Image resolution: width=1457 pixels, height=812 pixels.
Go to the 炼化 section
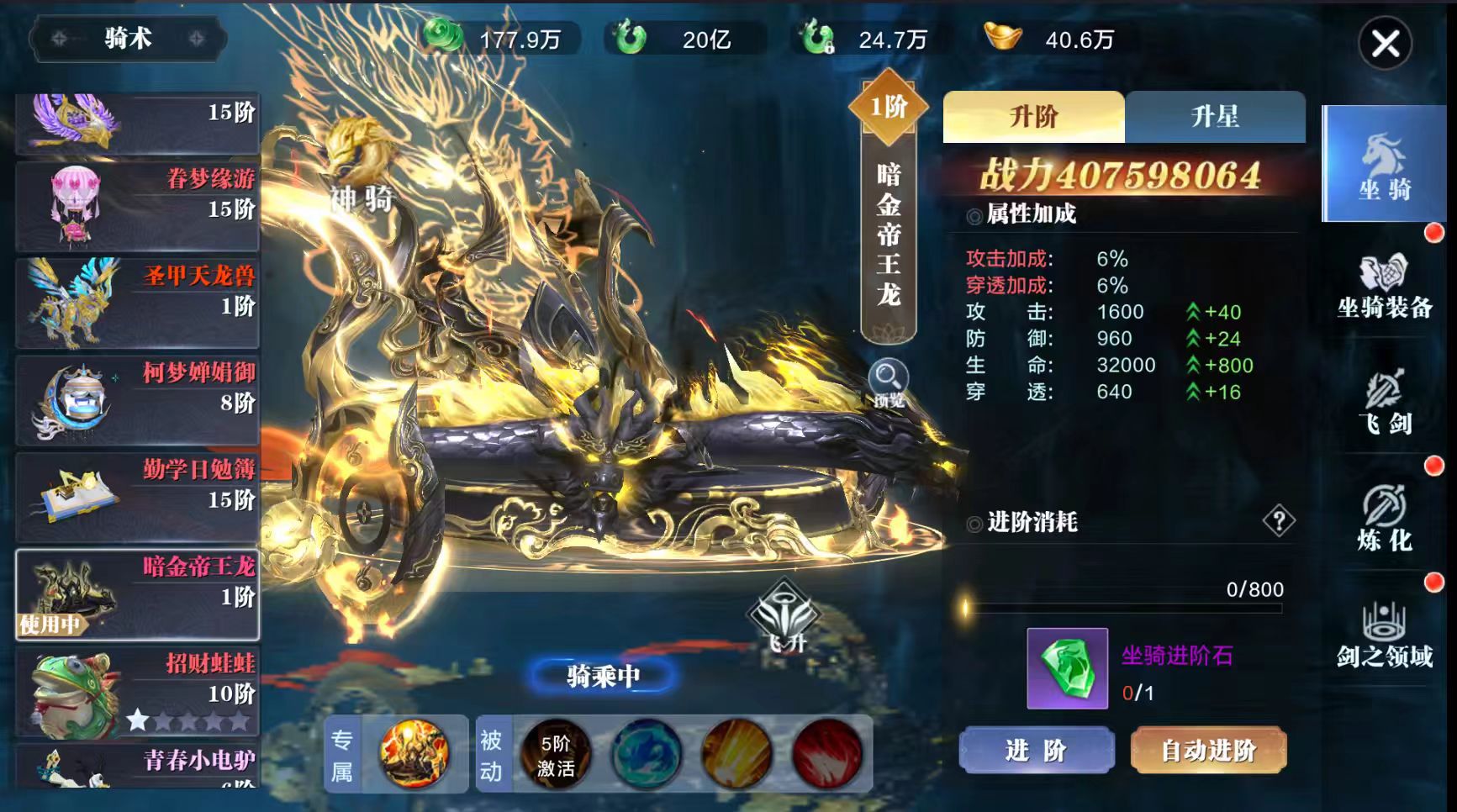(1384, 519)
